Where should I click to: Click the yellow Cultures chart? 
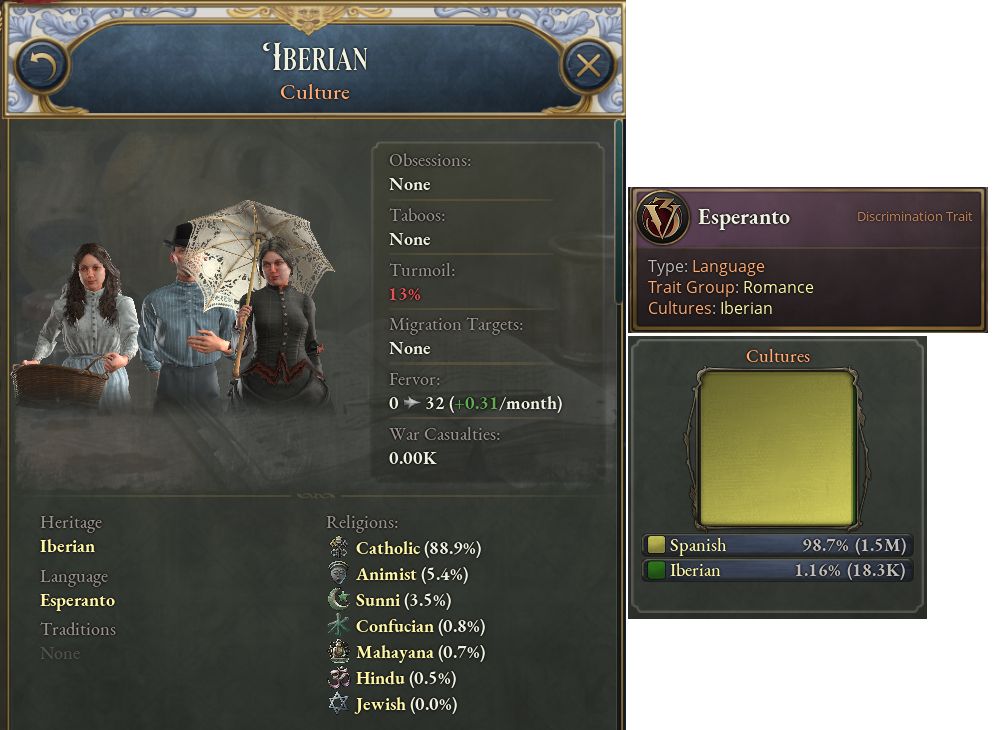777,448
